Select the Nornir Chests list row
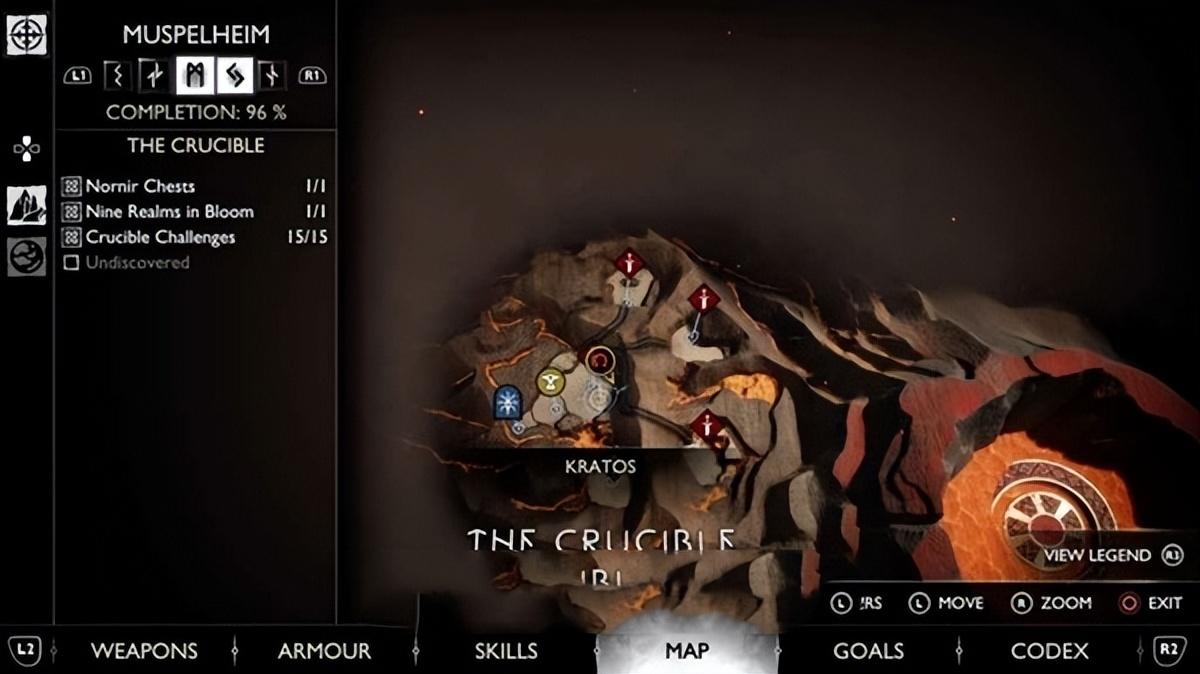Image resolution: width=1200 pixels, height=674 pixels. coord(195,186)
